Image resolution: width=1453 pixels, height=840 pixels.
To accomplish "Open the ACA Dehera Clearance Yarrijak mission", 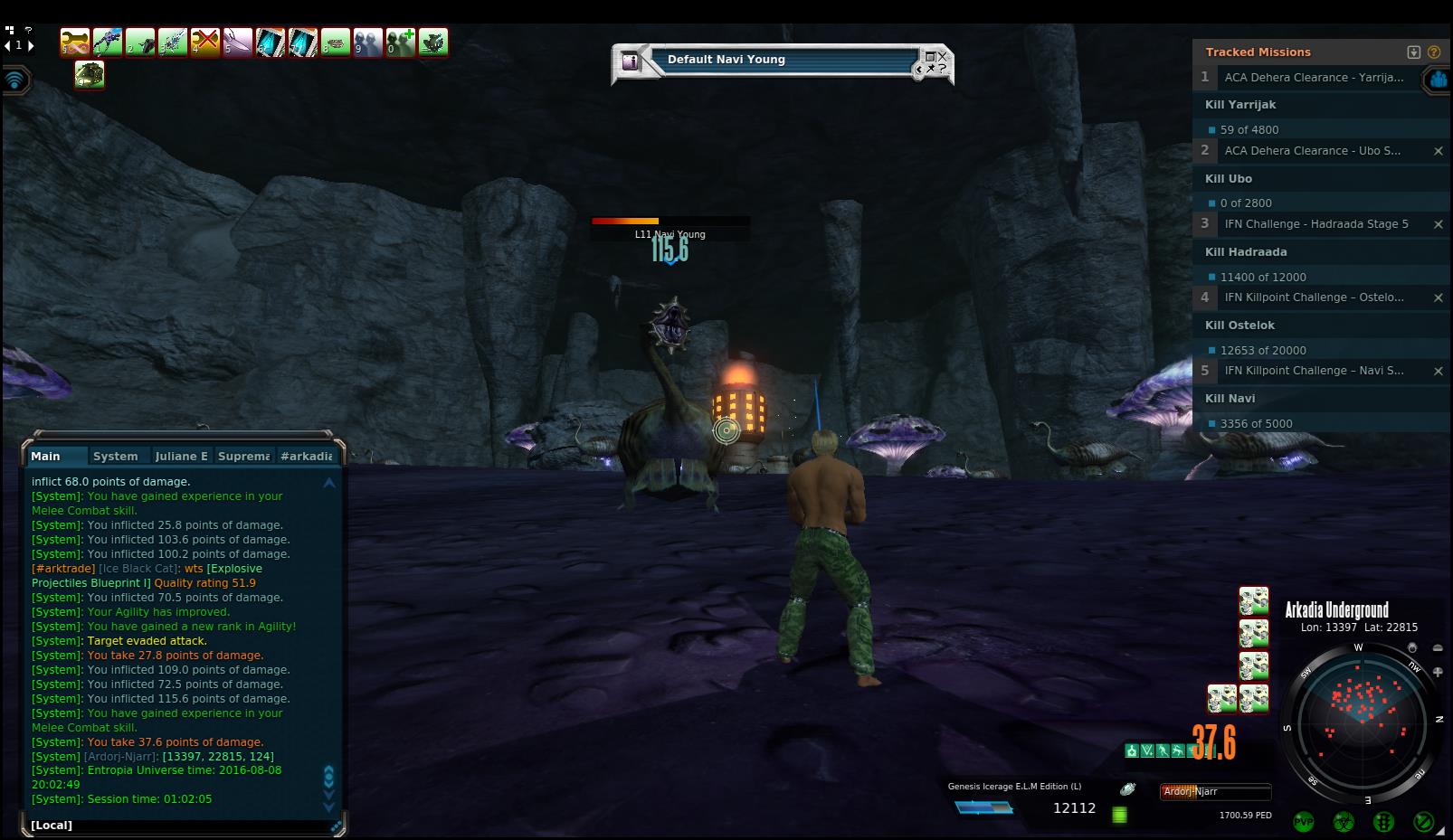I will 1314,78.
